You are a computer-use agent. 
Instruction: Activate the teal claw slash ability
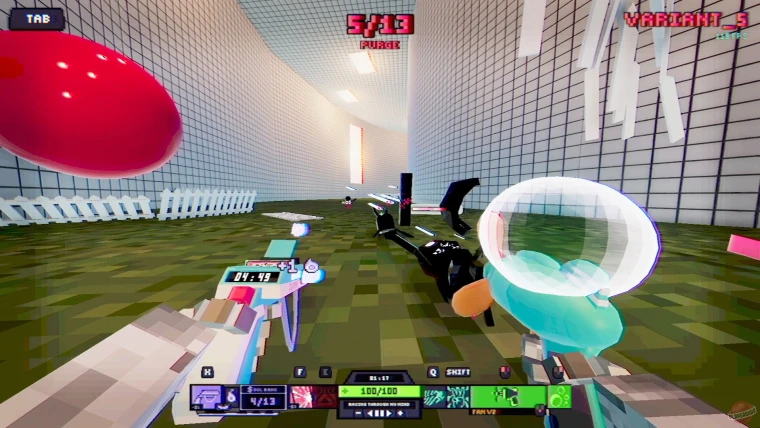coord(434,397)
